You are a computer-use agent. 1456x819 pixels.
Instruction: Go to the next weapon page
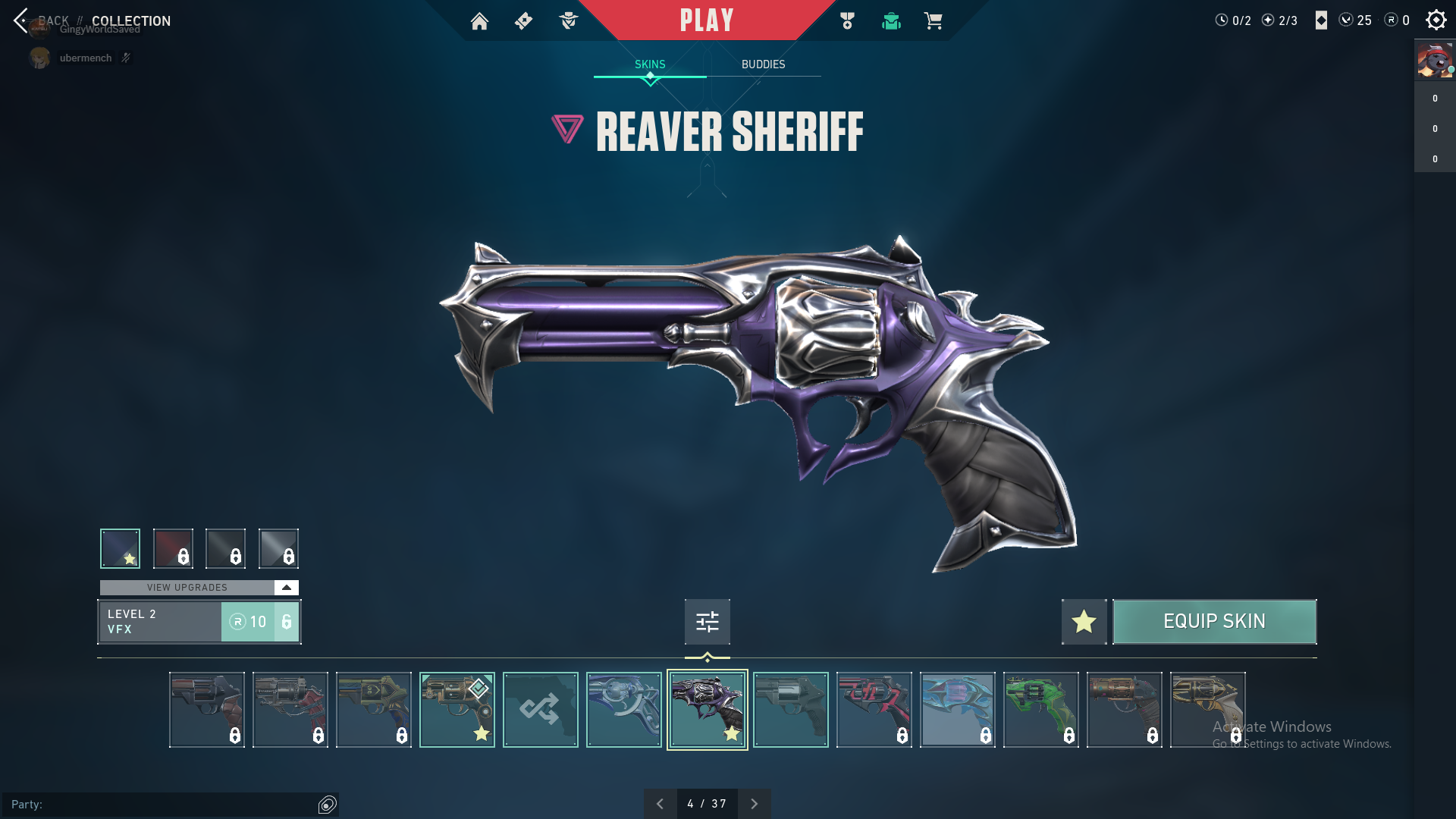[754, 804]
